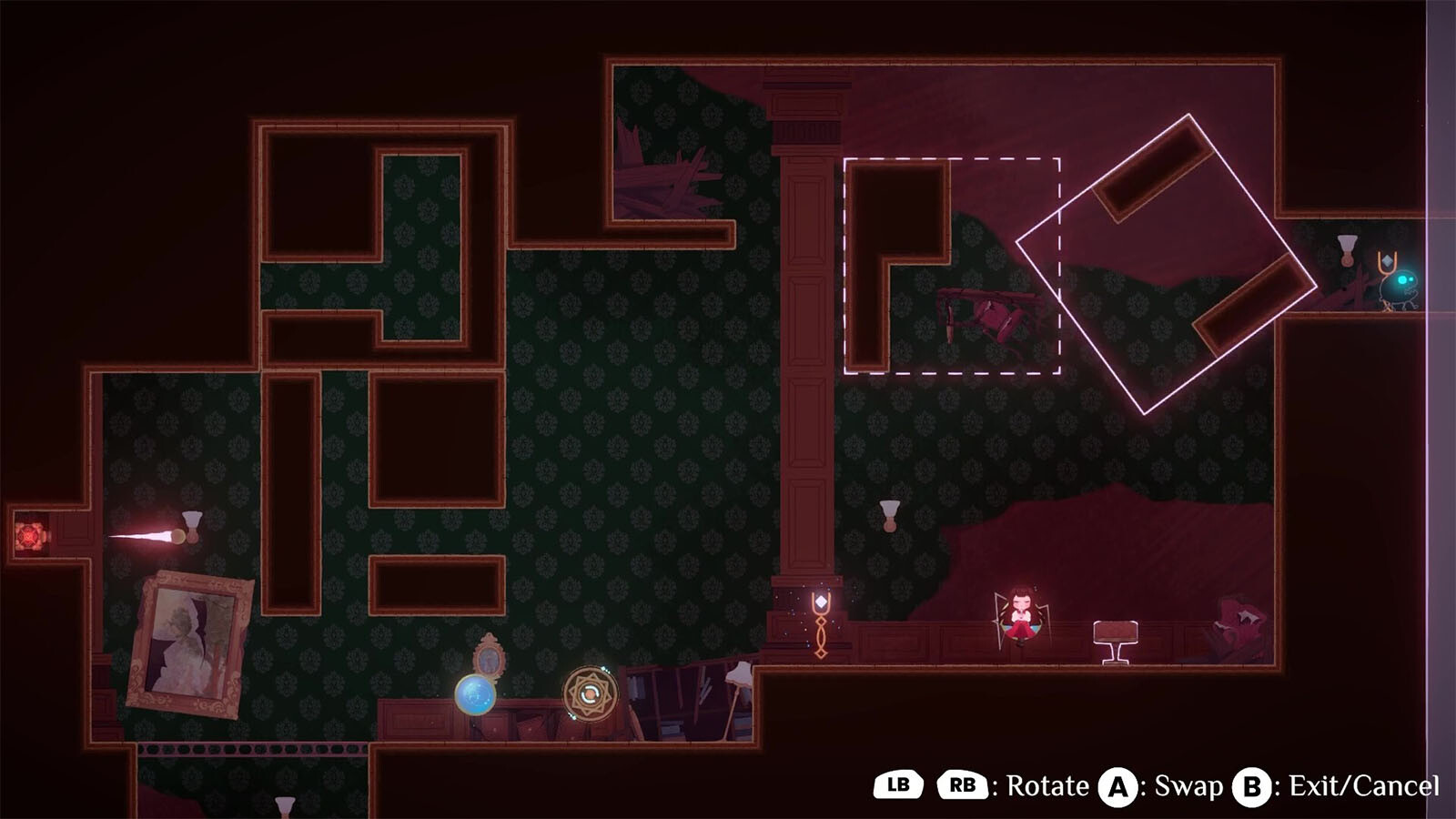Select the white-outlined rotated room block
The image size is (1456, 819).
1166,264
